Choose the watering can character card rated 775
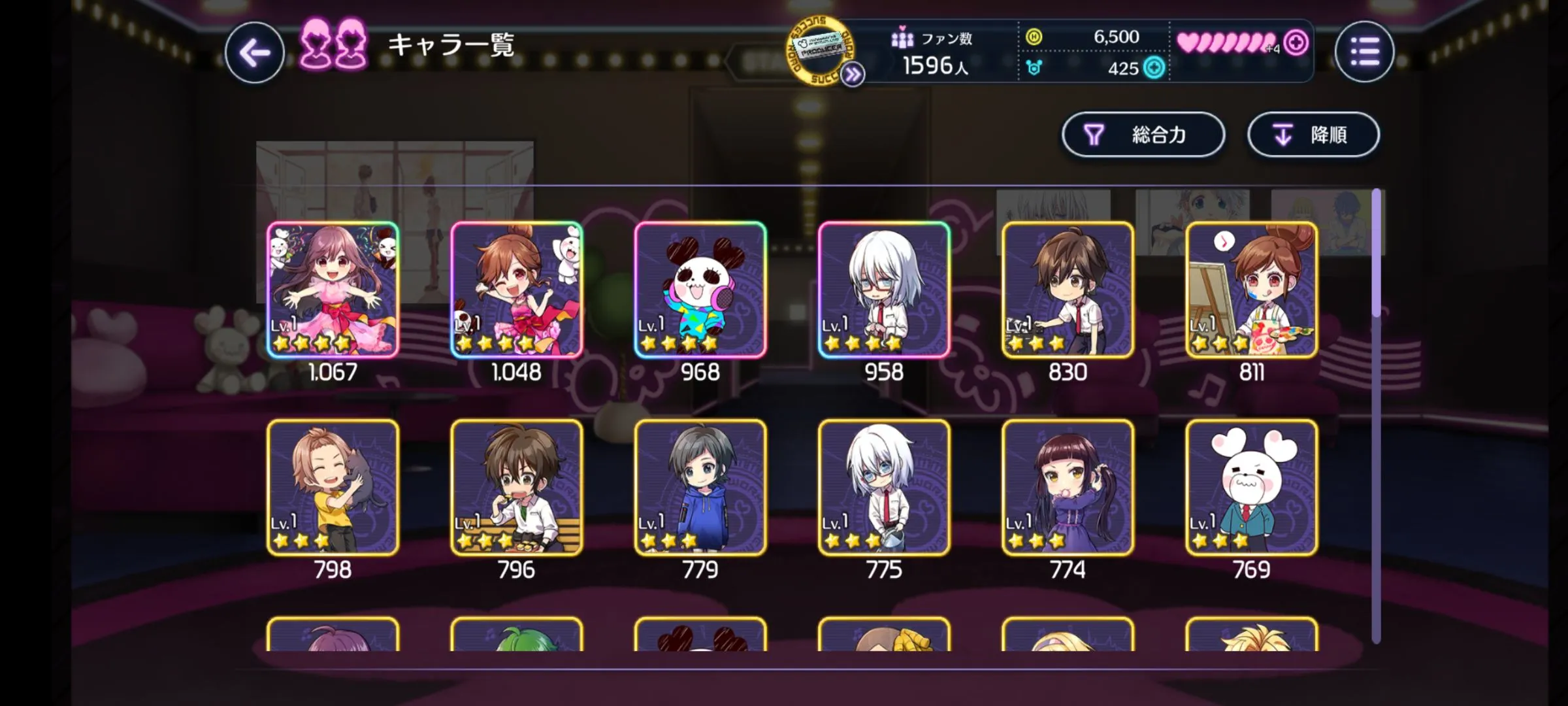 tap(884, 488)
